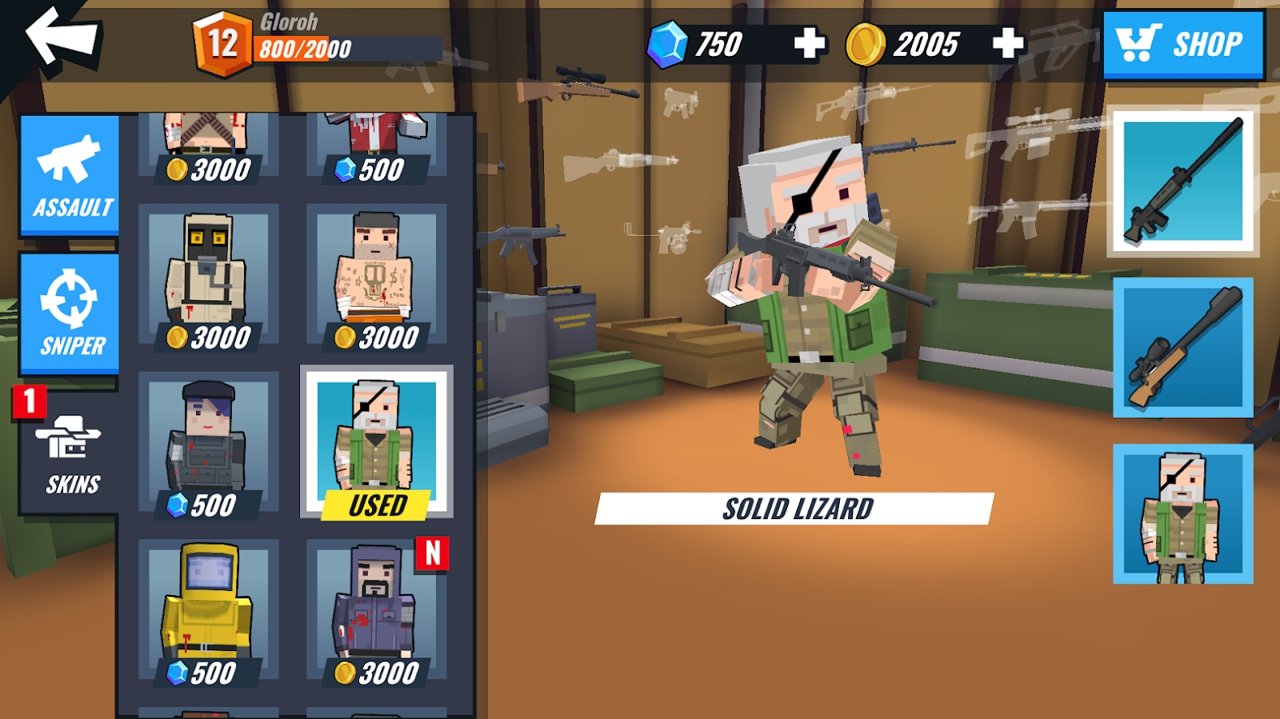1280x719 pixels.
Task: Select the scoped sniper rifle slot
Action: 1182,347
